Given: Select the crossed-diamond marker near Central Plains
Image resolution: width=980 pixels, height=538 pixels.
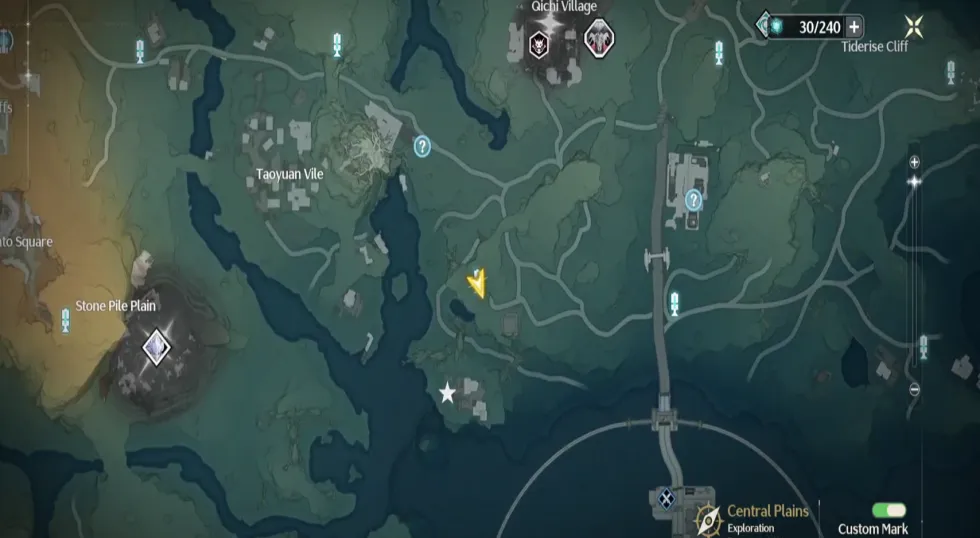Looking at the screenshot, I should 665,497.
